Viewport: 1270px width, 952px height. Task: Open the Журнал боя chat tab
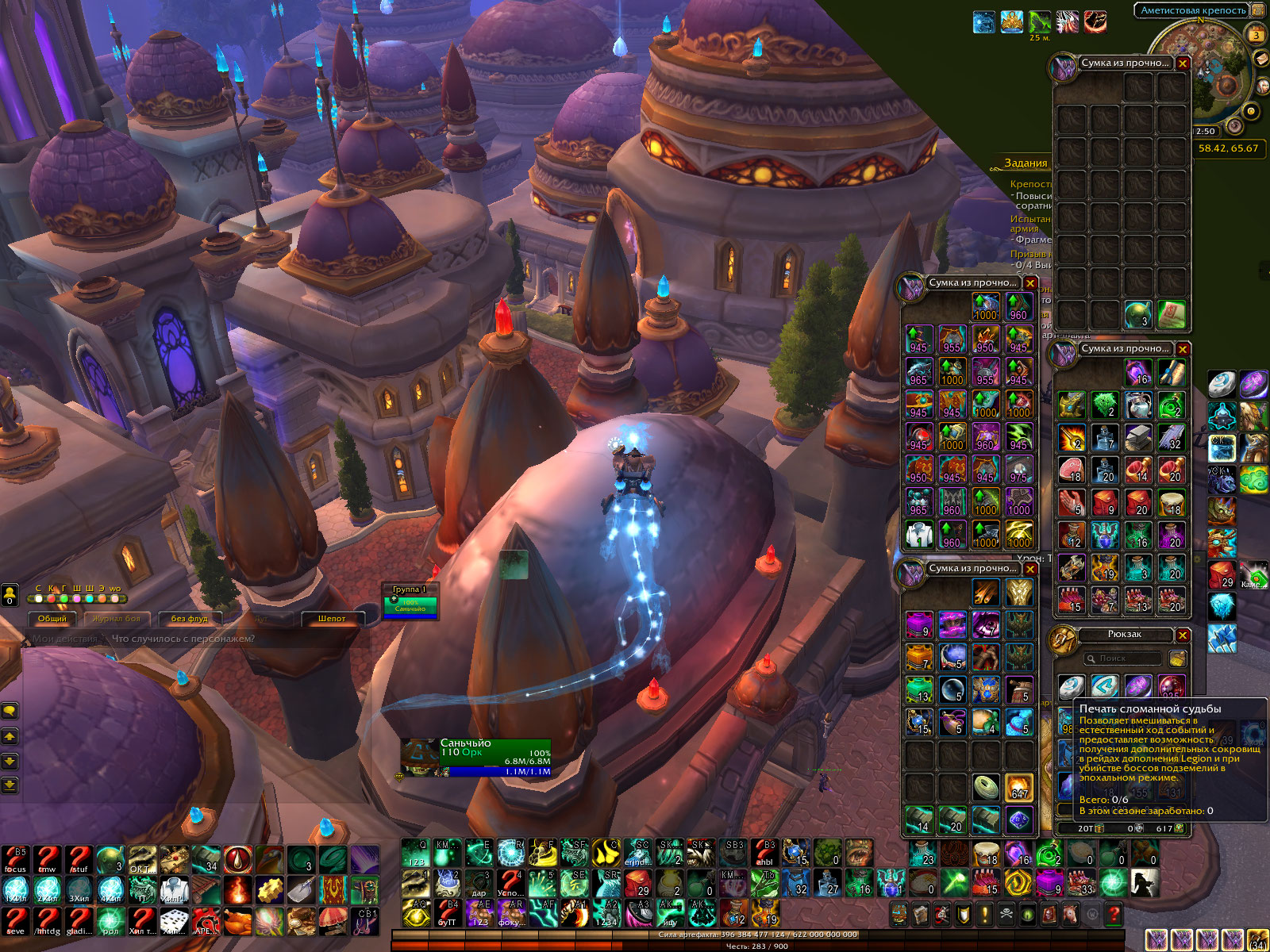click(116, 619)
